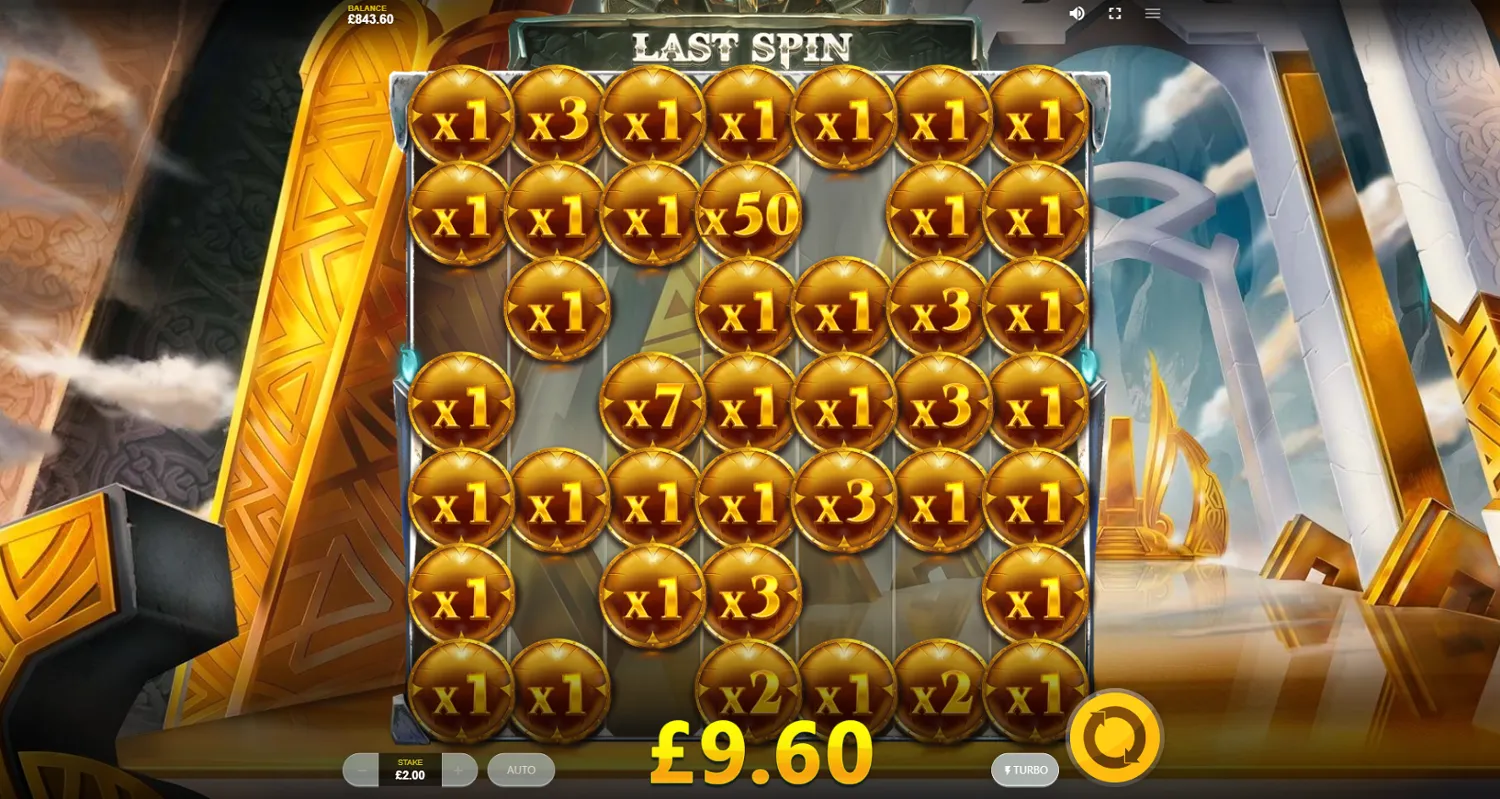Click the lightning bolt on the Turbo button
The height and width of the screenshot is (799, 1500).
tap(1006, 770)
